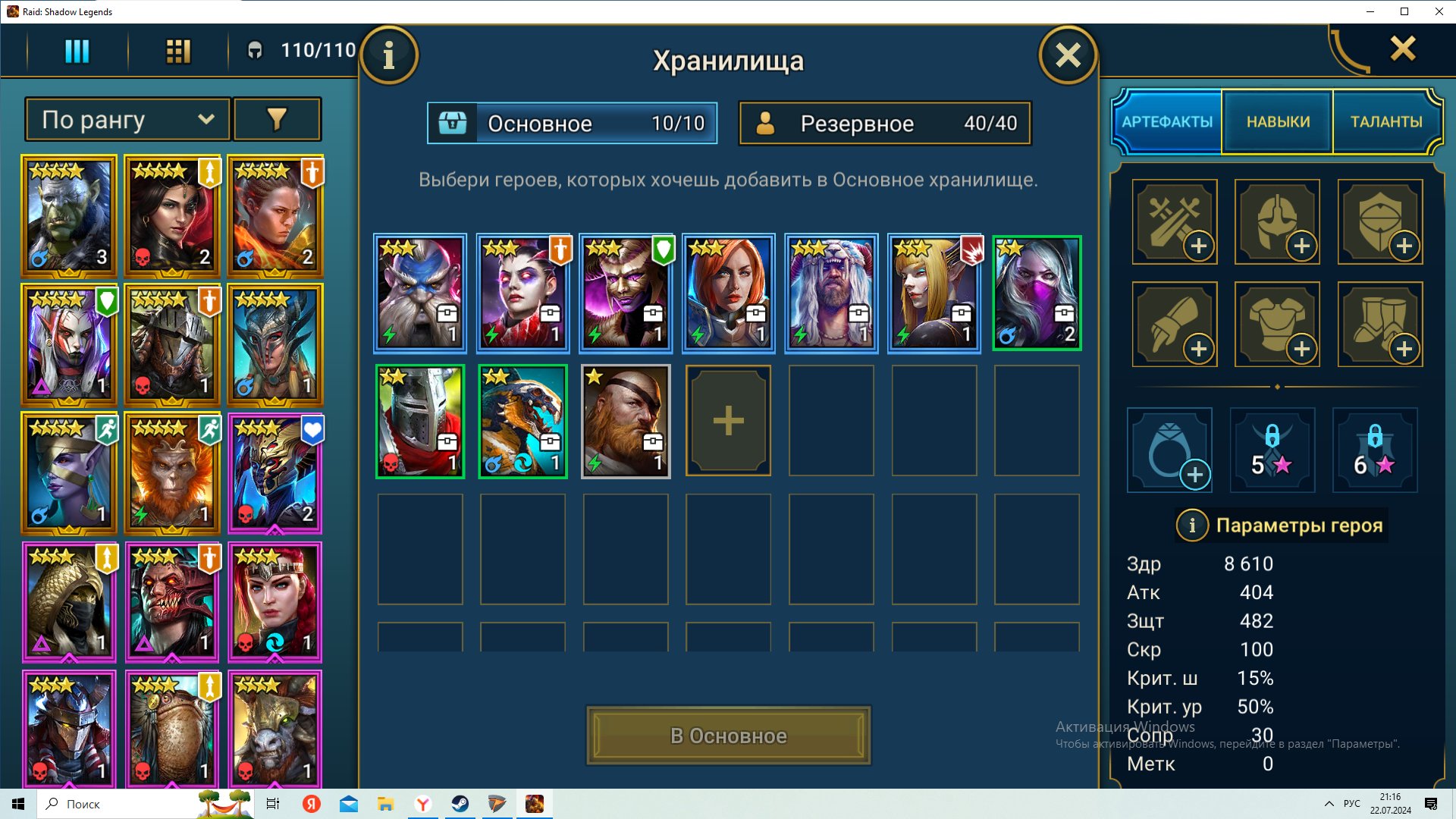Minimize the Raid: Shadow Legends window
This screenshot has height=819, width=1456.
[x=1370, y=11]
